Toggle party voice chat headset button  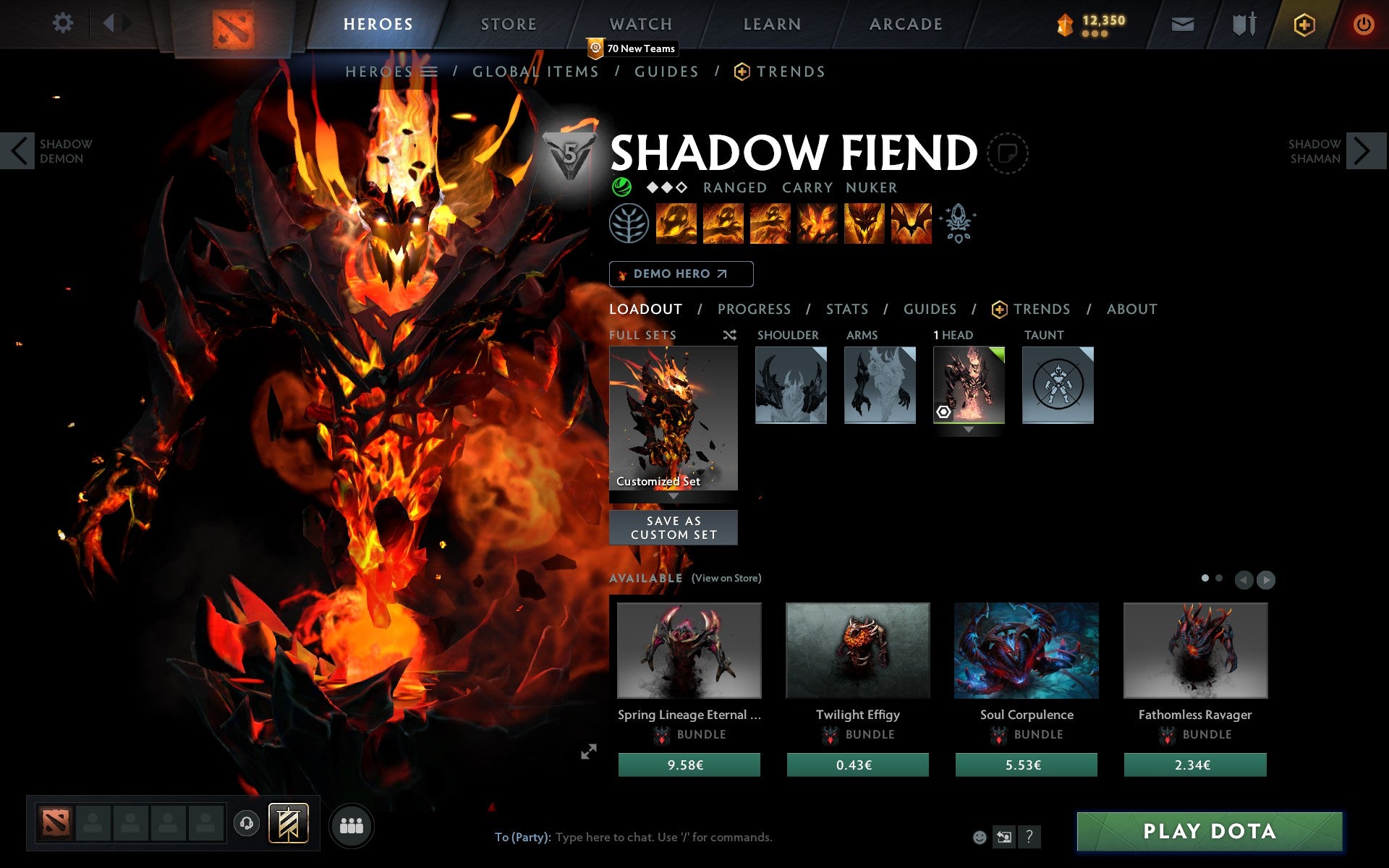point(247,822)
